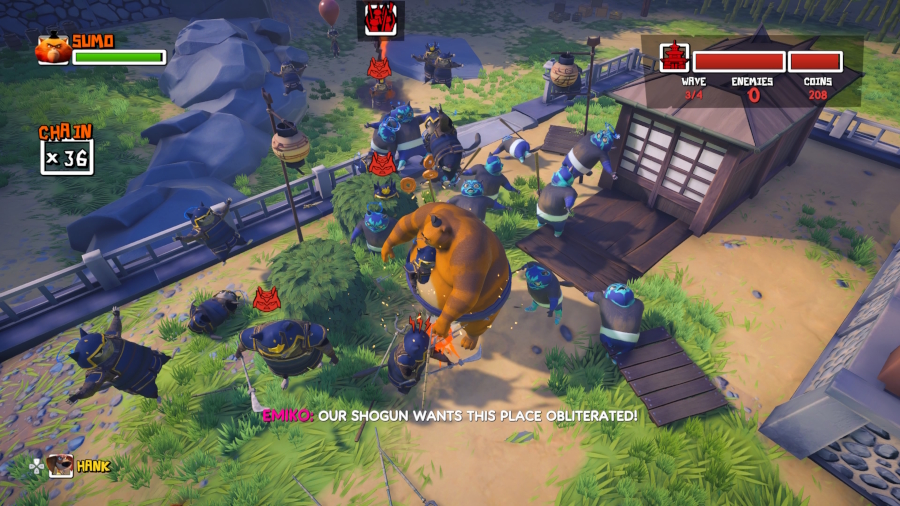Click the Sumo character portrait
This screenshot has width=900, height=506.
52,49
